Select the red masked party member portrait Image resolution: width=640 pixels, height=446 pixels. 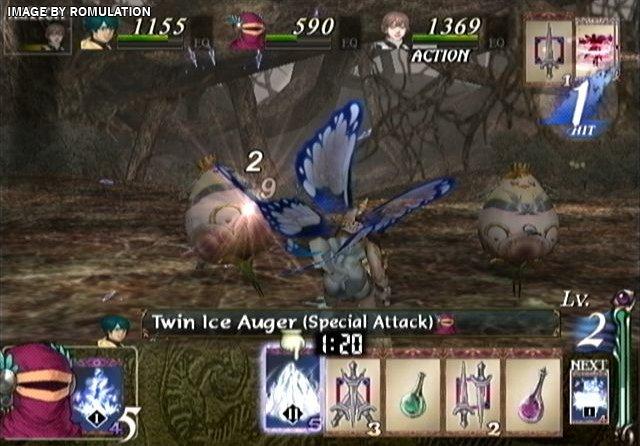pos(246,32)
